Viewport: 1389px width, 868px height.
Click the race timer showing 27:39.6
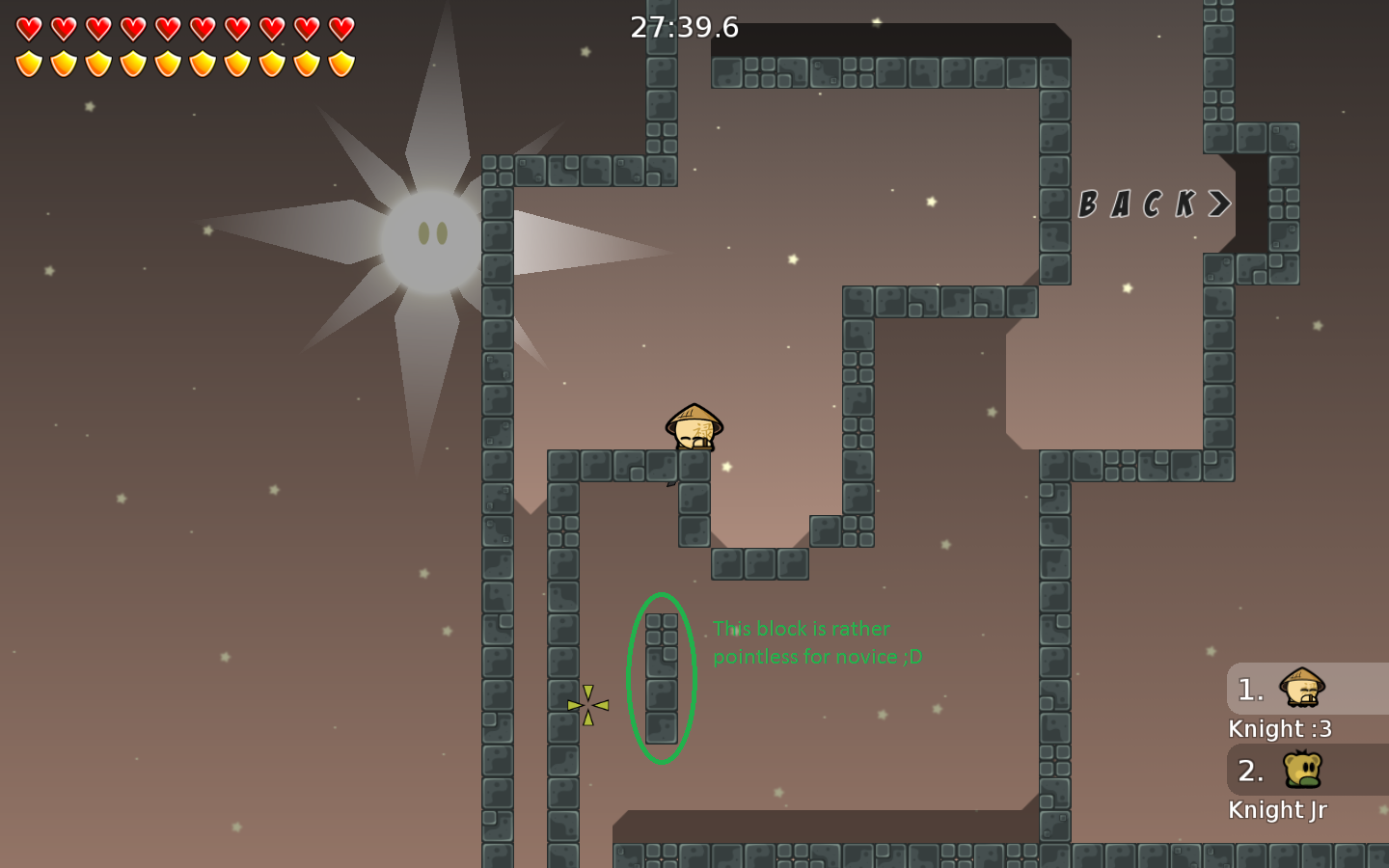(x=683, y=27)
